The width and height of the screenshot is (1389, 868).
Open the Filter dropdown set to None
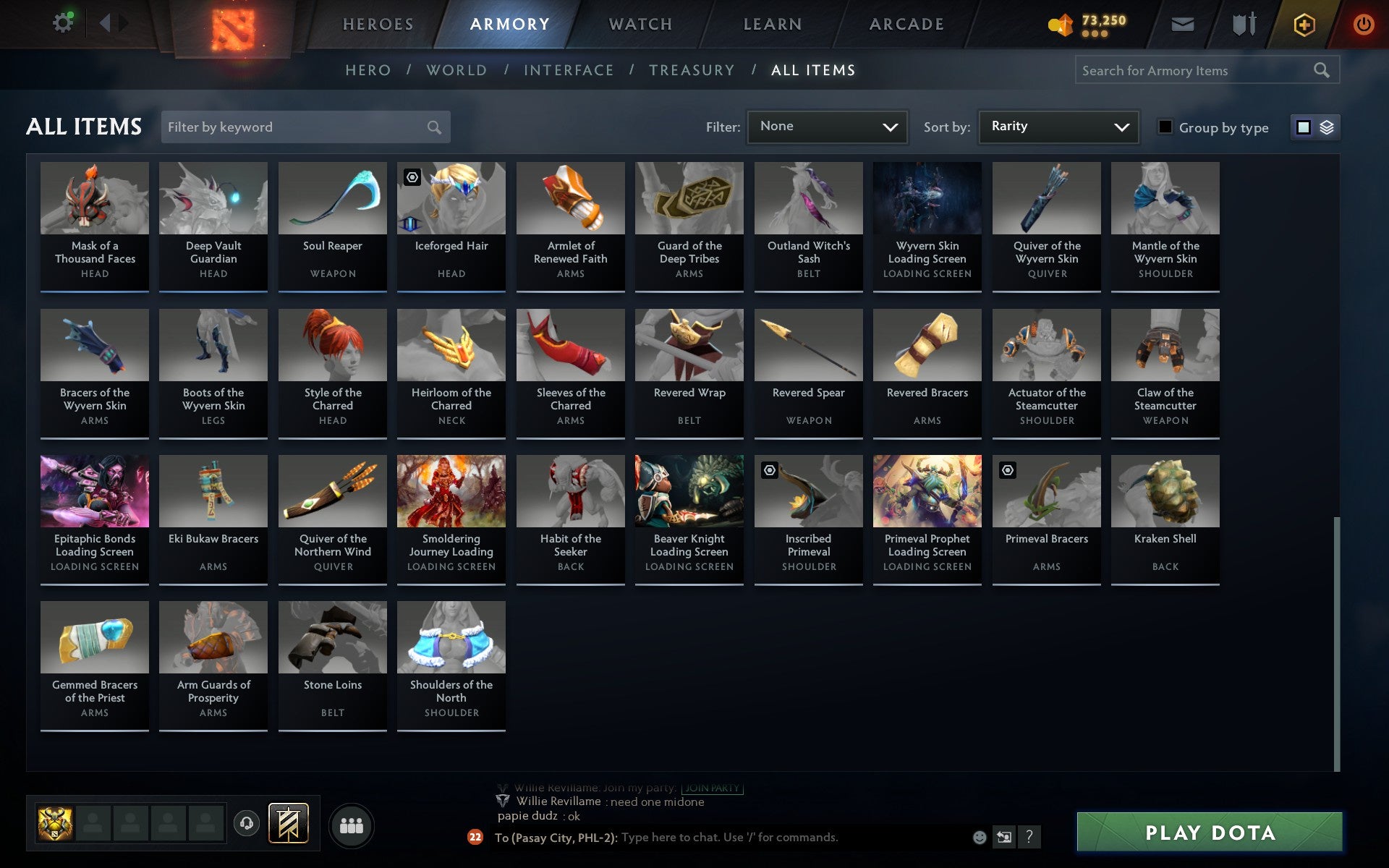827,127
